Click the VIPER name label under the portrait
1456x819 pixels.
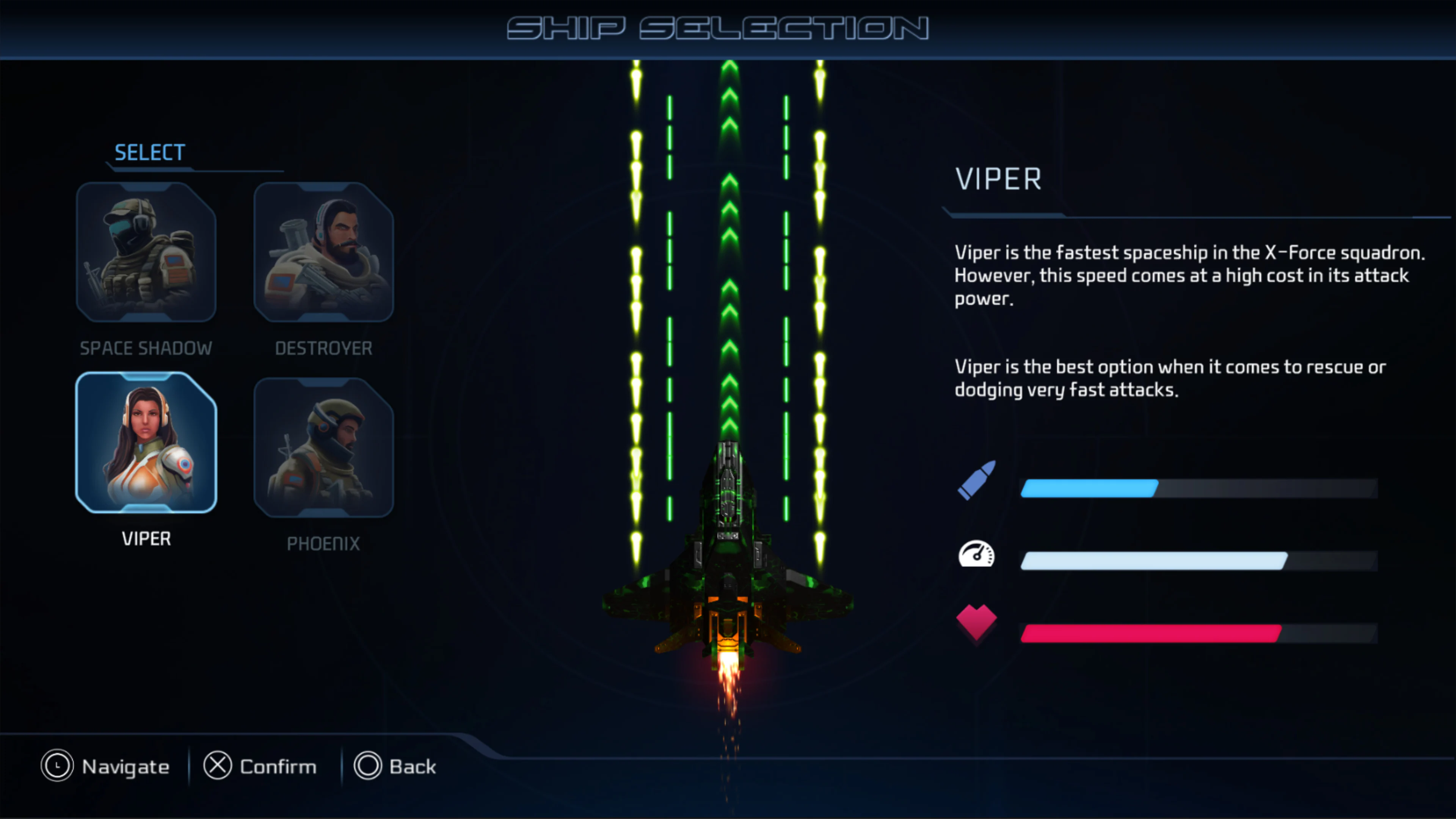(146, 538)
